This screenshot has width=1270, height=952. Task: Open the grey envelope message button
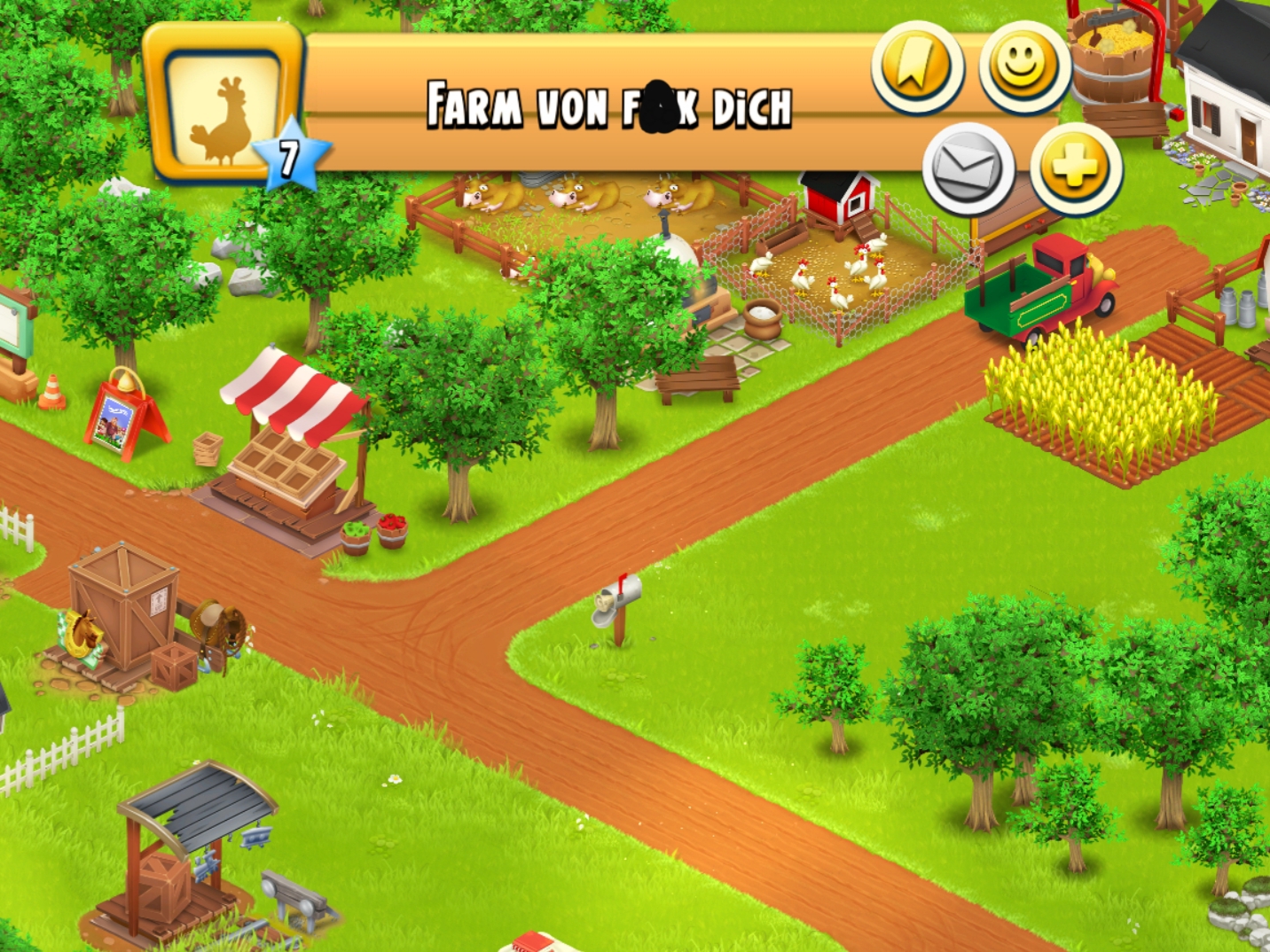[968, 168]
